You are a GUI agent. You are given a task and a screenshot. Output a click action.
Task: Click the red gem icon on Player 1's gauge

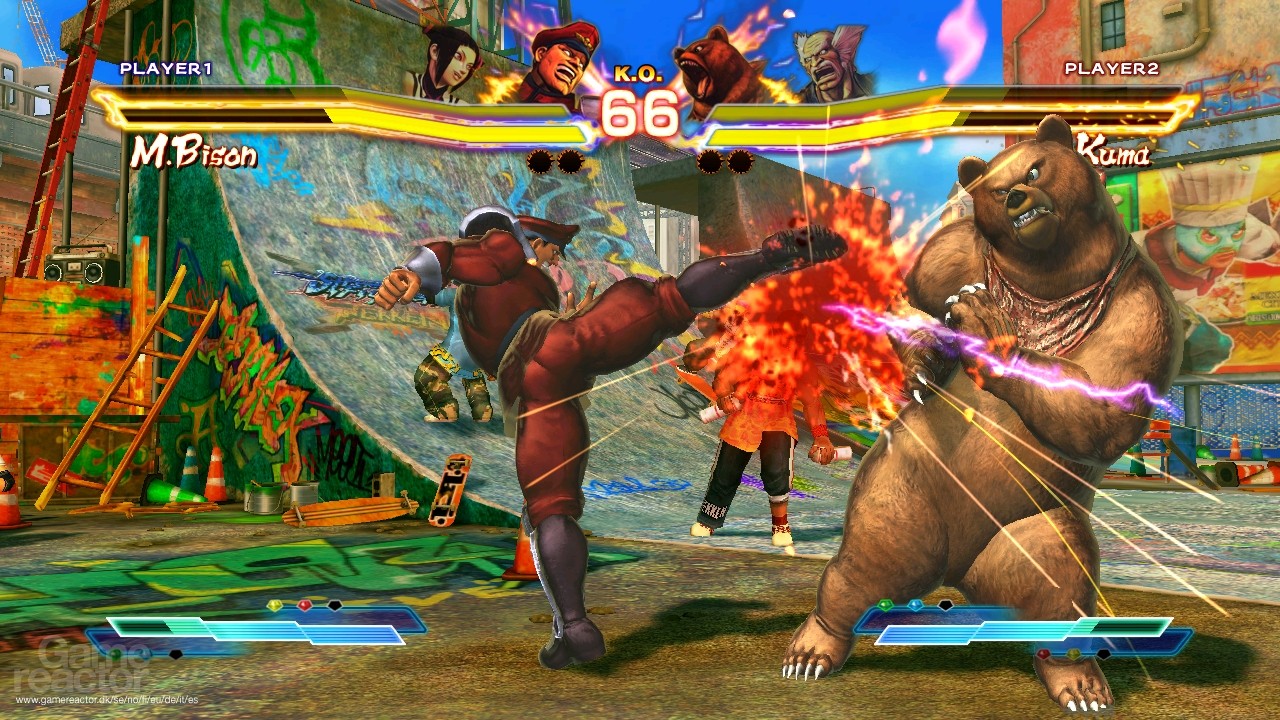tap(304, 606)
